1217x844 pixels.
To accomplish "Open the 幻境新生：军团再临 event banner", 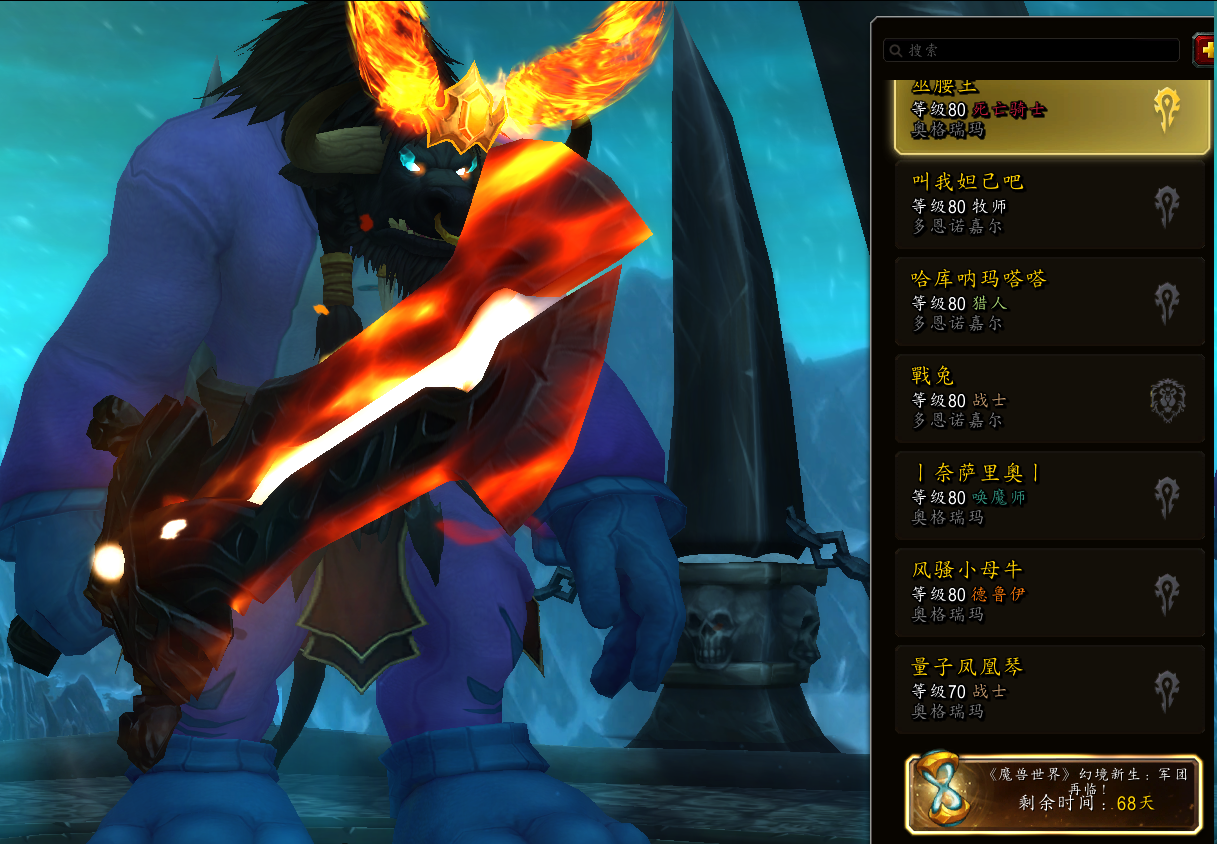I will (x=1054, y=794).
